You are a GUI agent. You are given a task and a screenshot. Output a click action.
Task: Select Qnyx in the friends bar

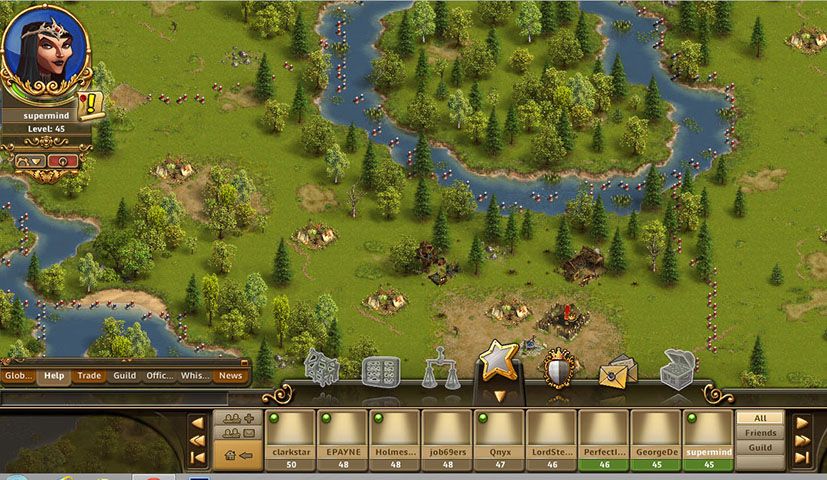tap(499, 438)
